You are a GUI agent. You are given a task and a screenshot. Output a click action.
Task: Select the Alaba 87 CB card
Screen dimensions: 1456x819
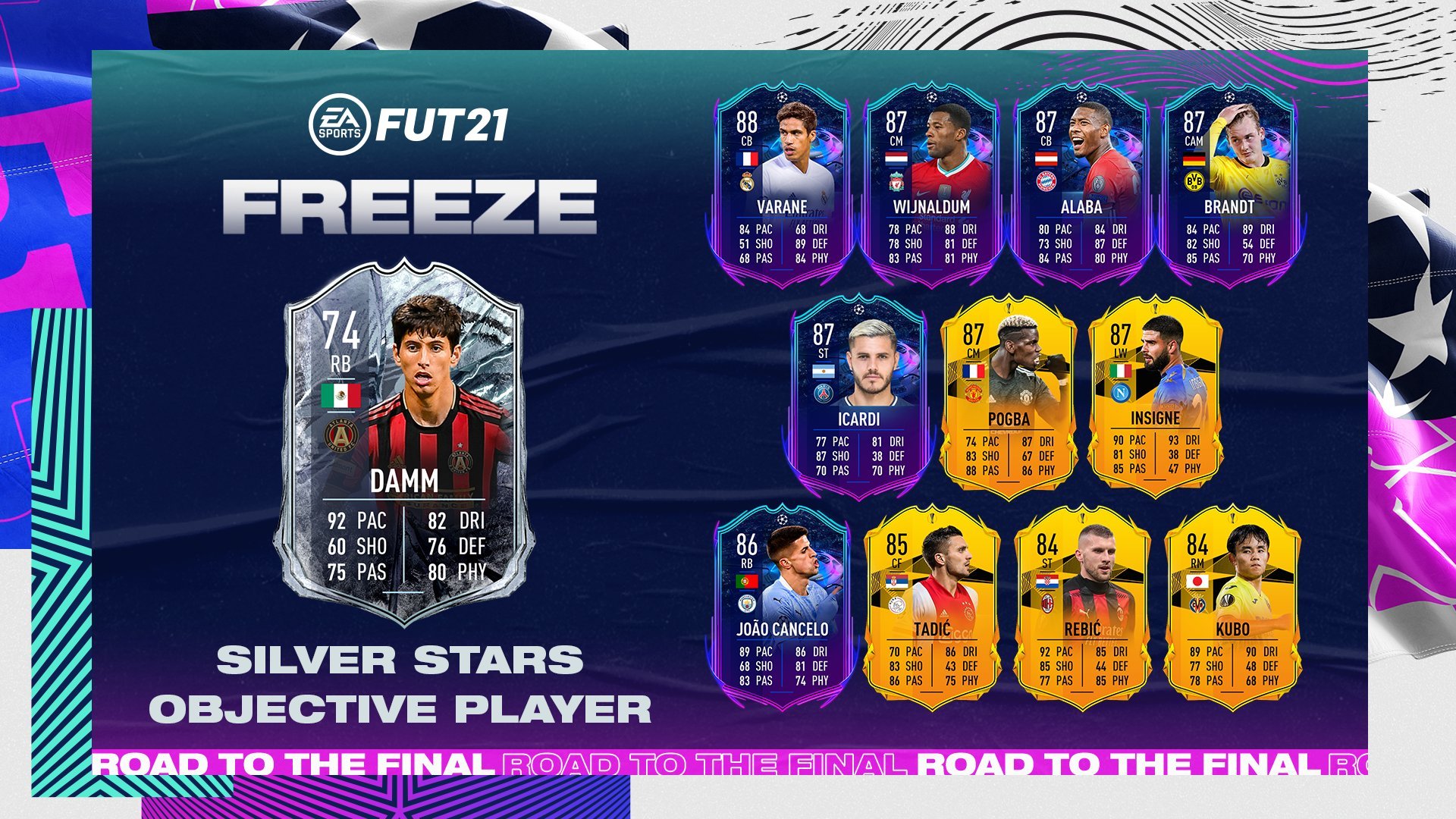1081,186
